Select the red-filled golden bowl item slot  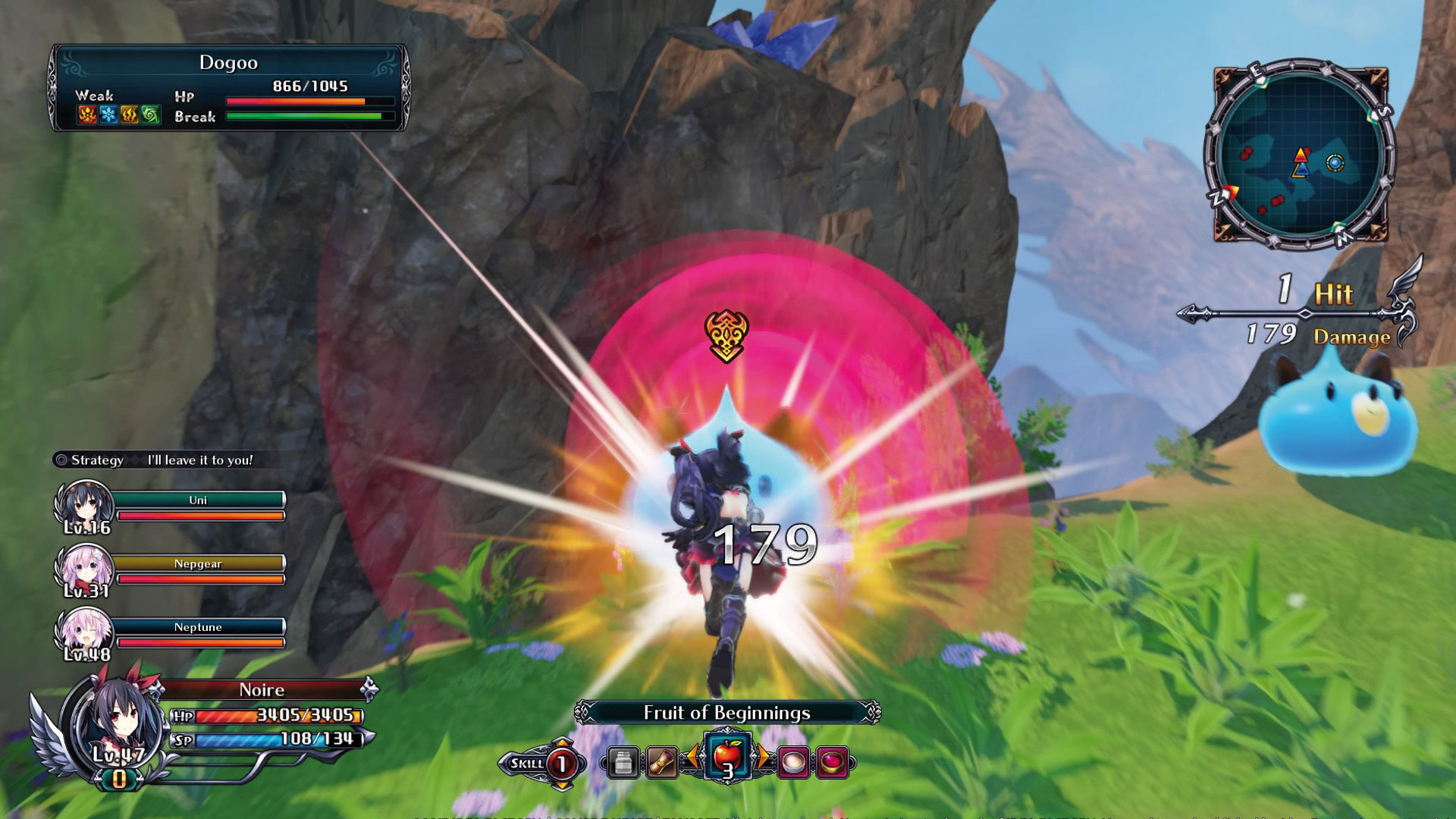[x=832, y=762]
